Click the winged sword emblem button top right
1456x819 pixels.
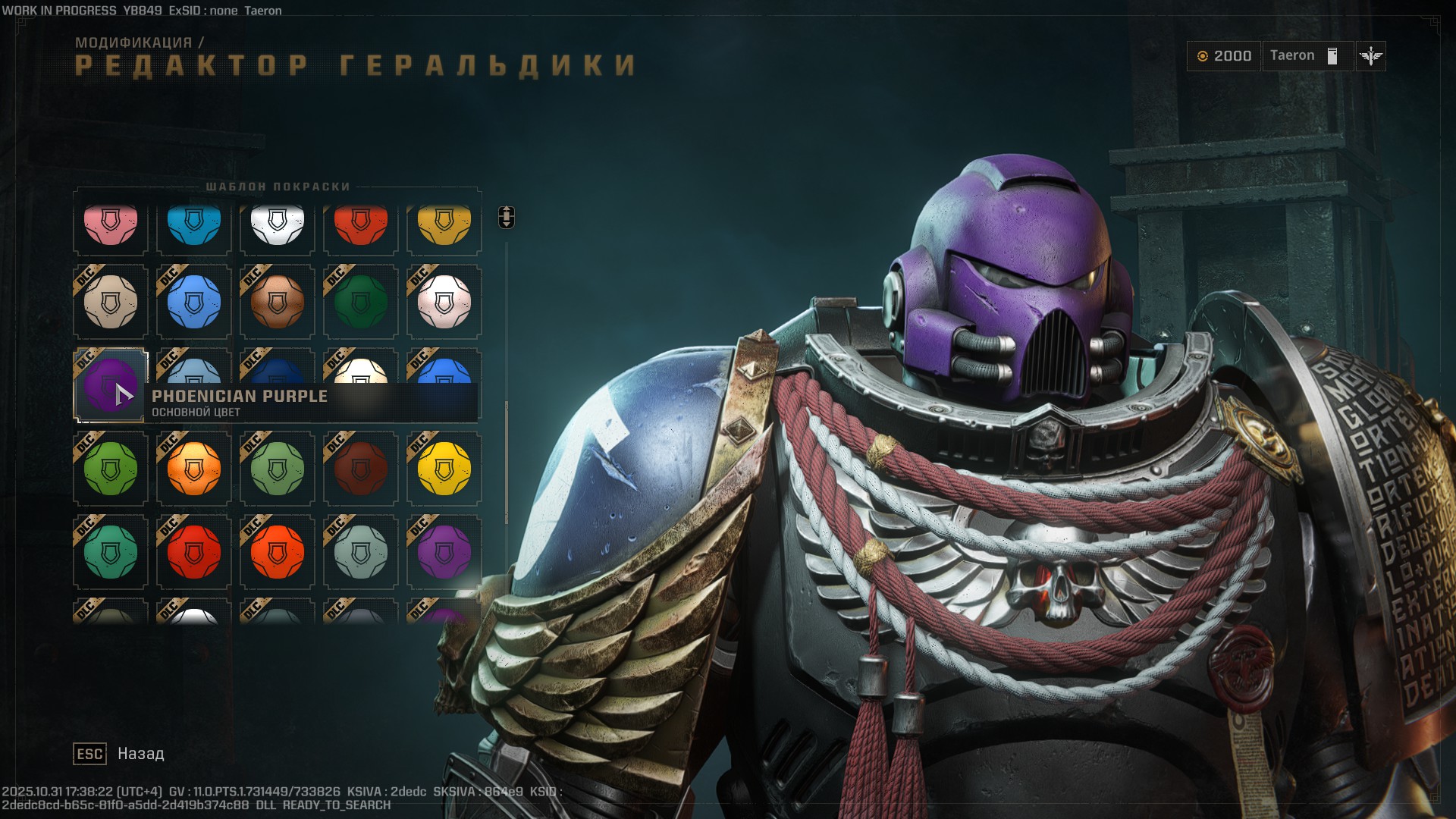coord(1370,55)
